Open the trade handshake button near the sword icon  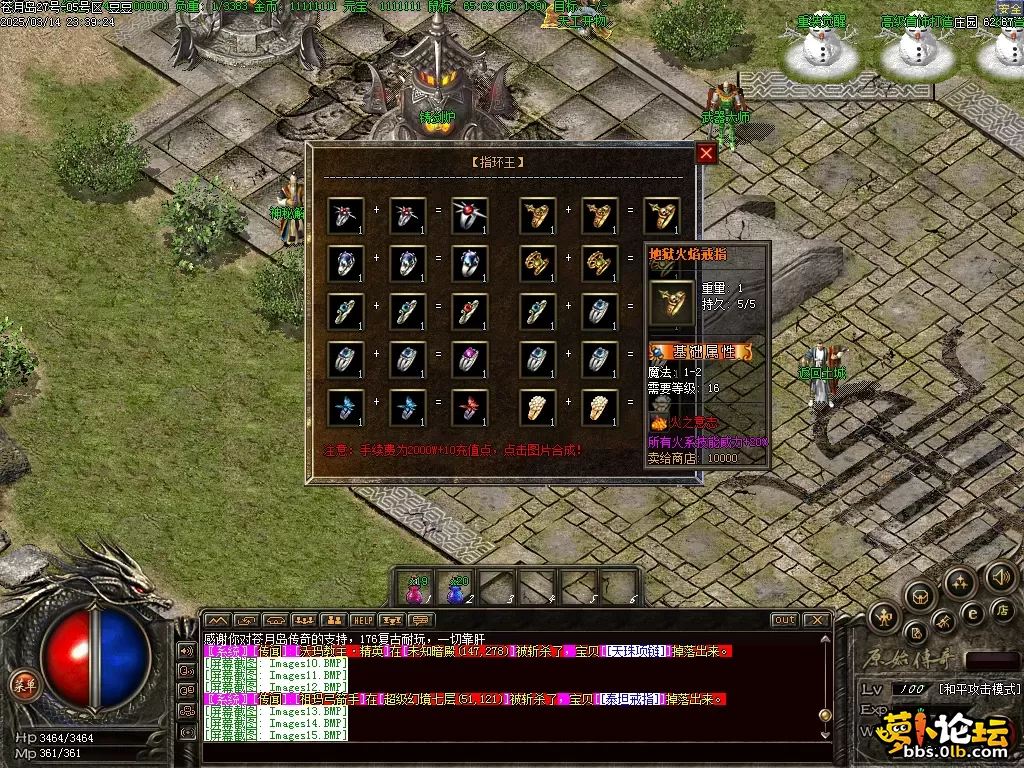click(943, 624)
